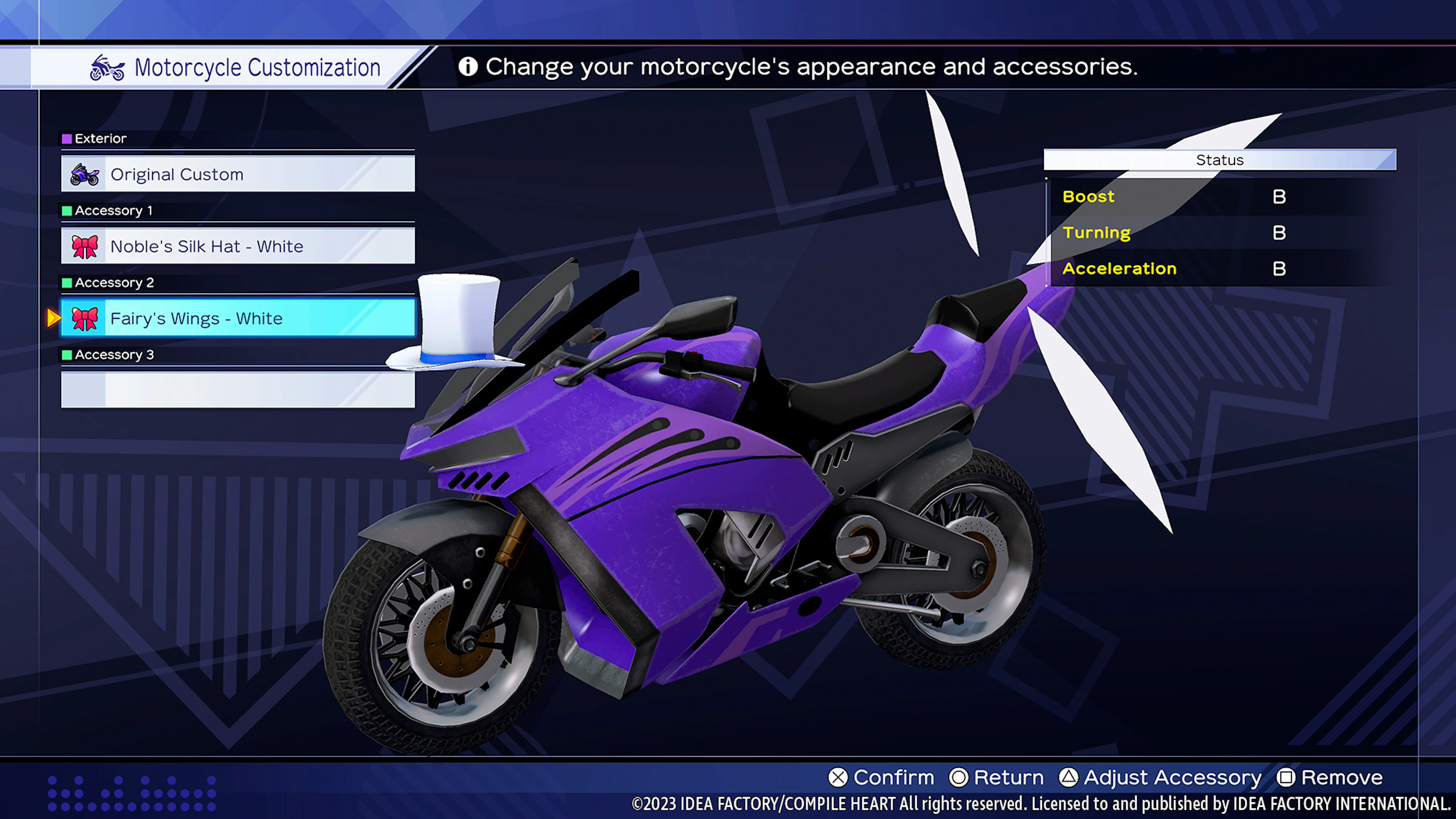This screenshot has width=1456, height=819.
Task: Click the red ribbon icon beside Fairy's Wings
Action: 85,318
